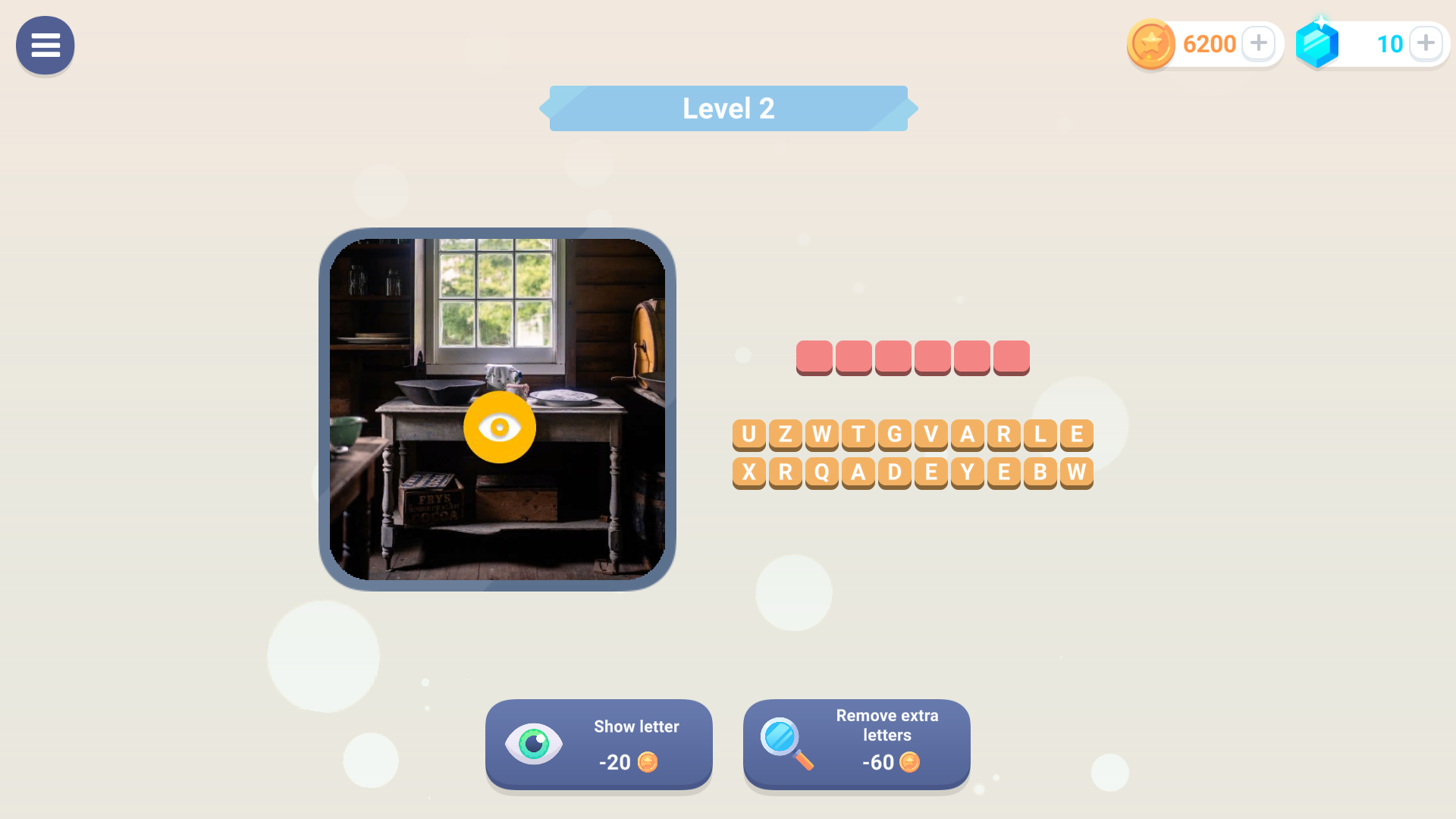Open the hamburger menu
1456x819 pixels.
coord(45,45)
